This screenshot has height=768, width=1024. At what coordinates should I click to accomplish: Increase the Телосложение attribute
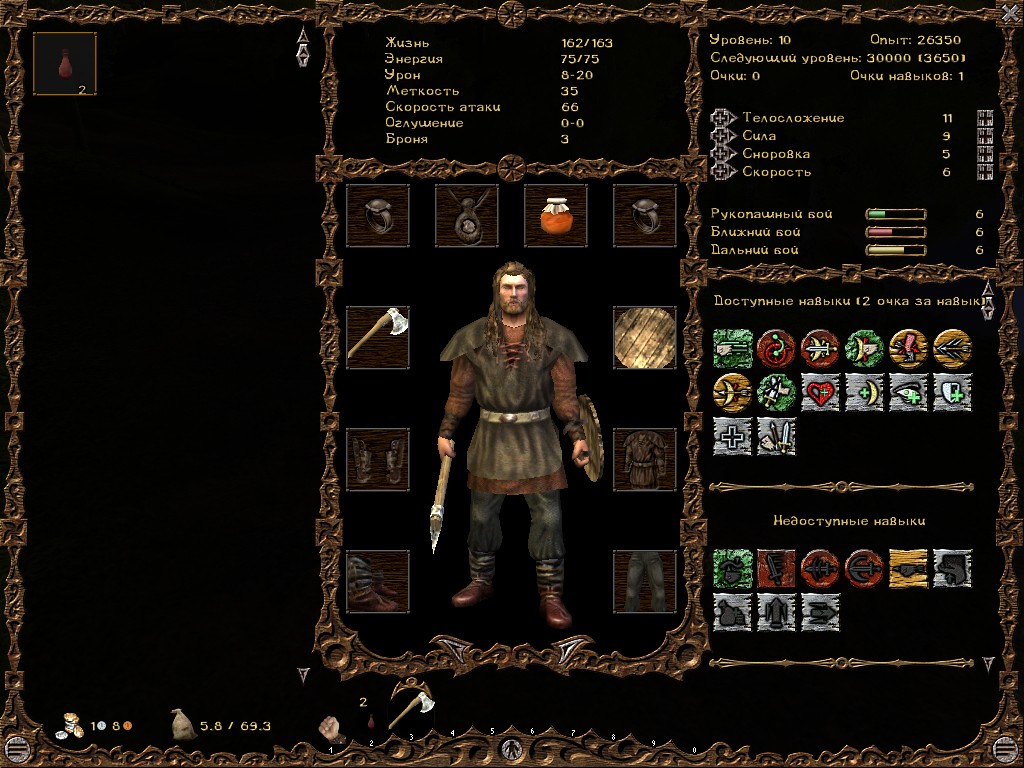tap(722, 118)
